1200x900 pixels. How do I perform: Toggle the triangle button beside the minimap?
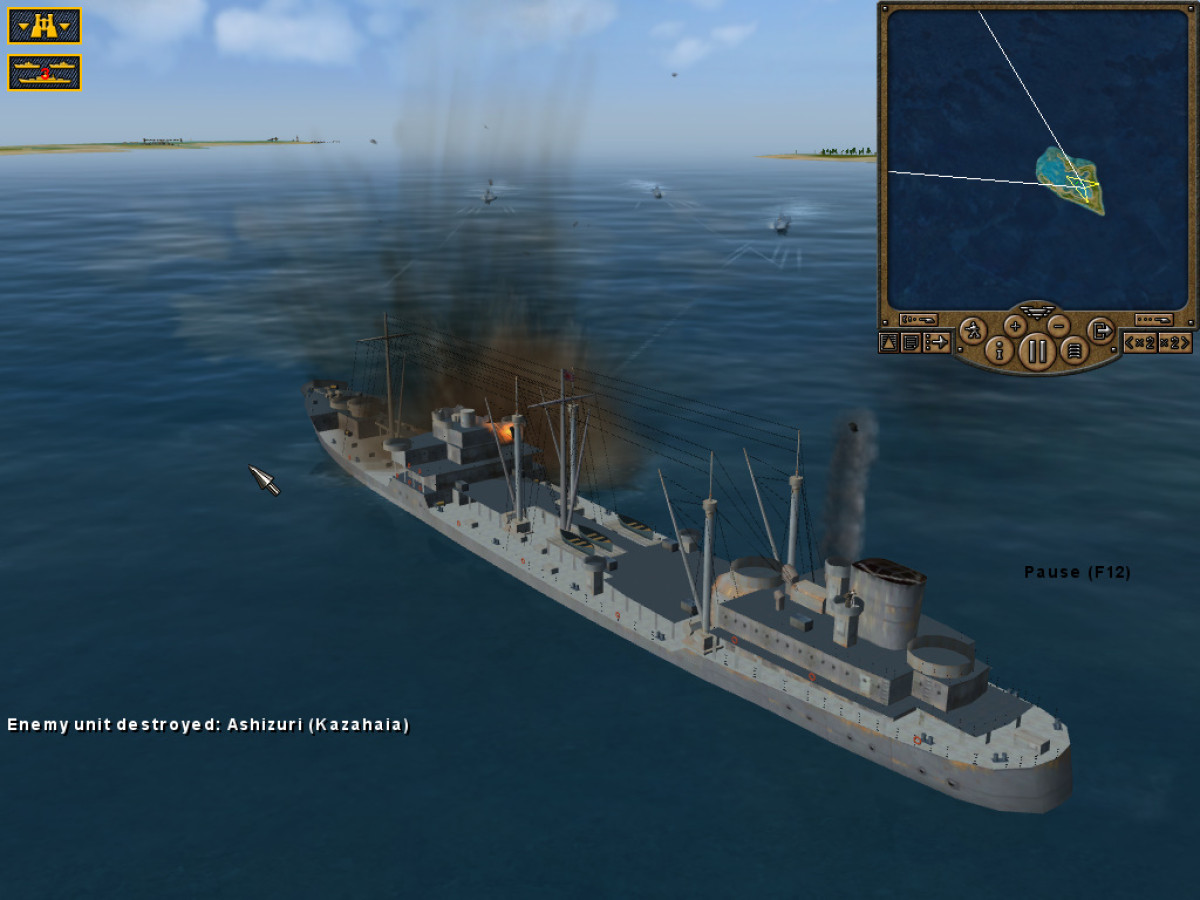tap(888, 343)
